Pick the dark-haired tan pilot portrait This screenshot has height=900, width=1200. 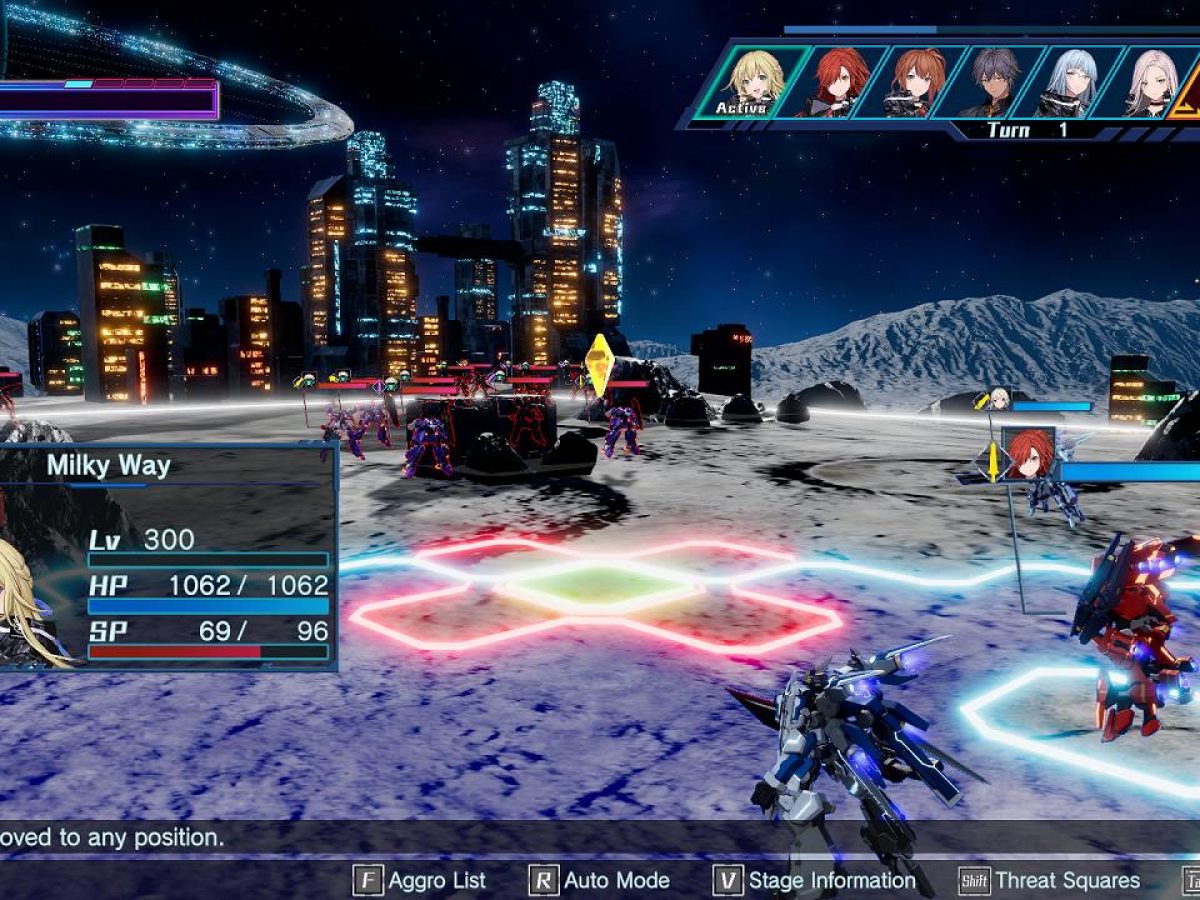click(993, 80)
